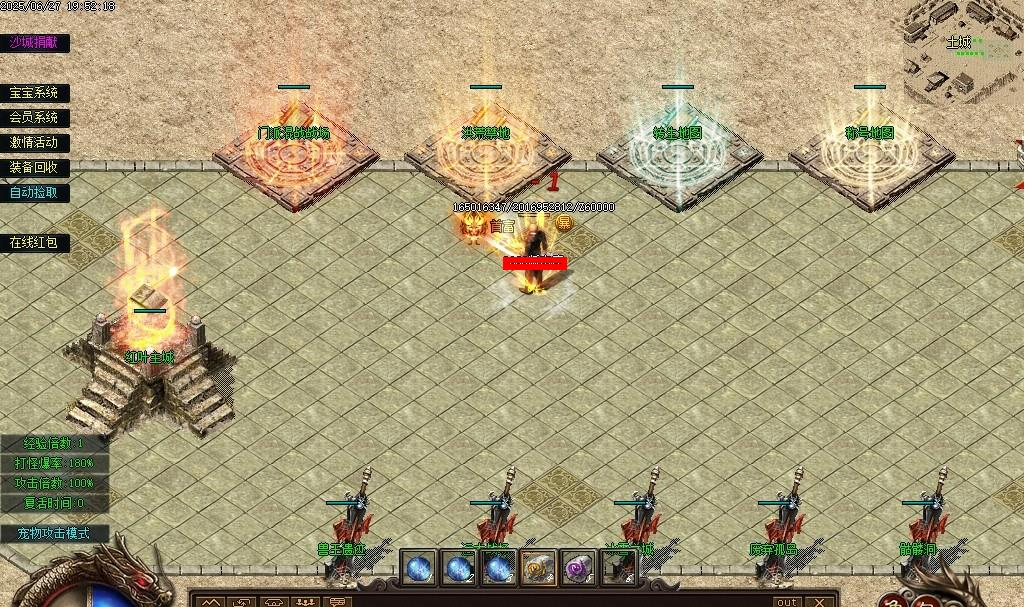Use the purple scroll in hotbar slot 5
Screen dimensions: 1029x607
tap(578, 568)
